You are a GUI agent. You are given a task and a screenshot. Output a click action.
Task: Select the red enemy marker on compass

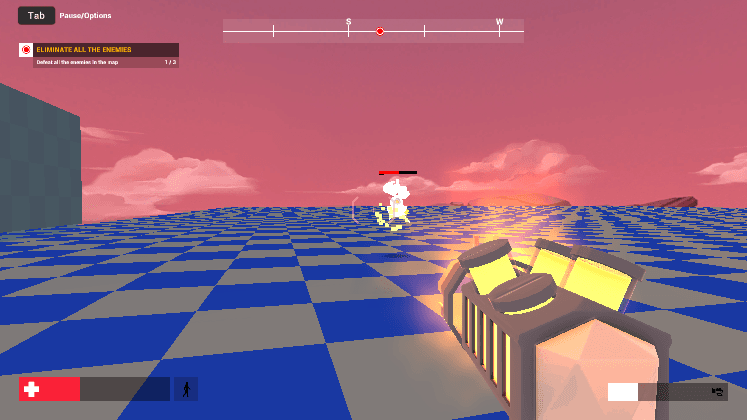coord(380,32)
